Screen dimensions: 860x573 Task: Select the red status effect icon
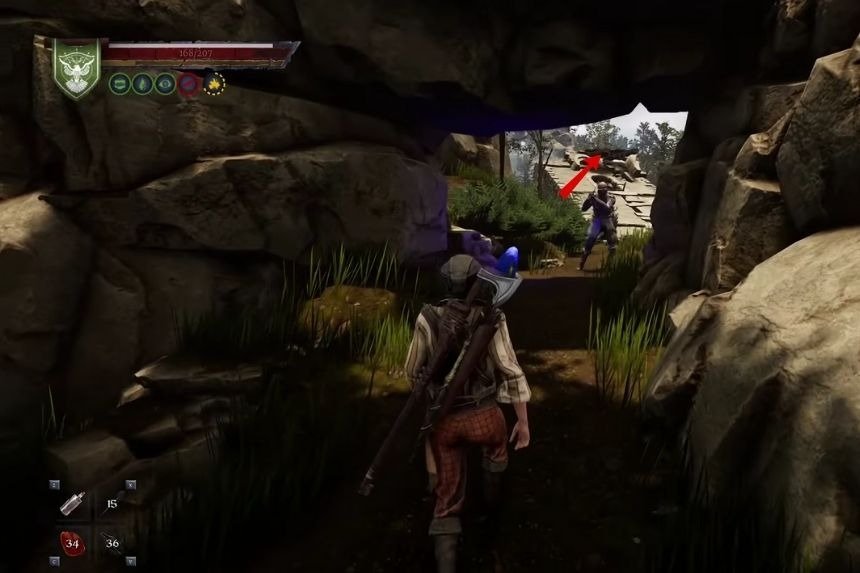pyautogui.click(x=189, y=84)
